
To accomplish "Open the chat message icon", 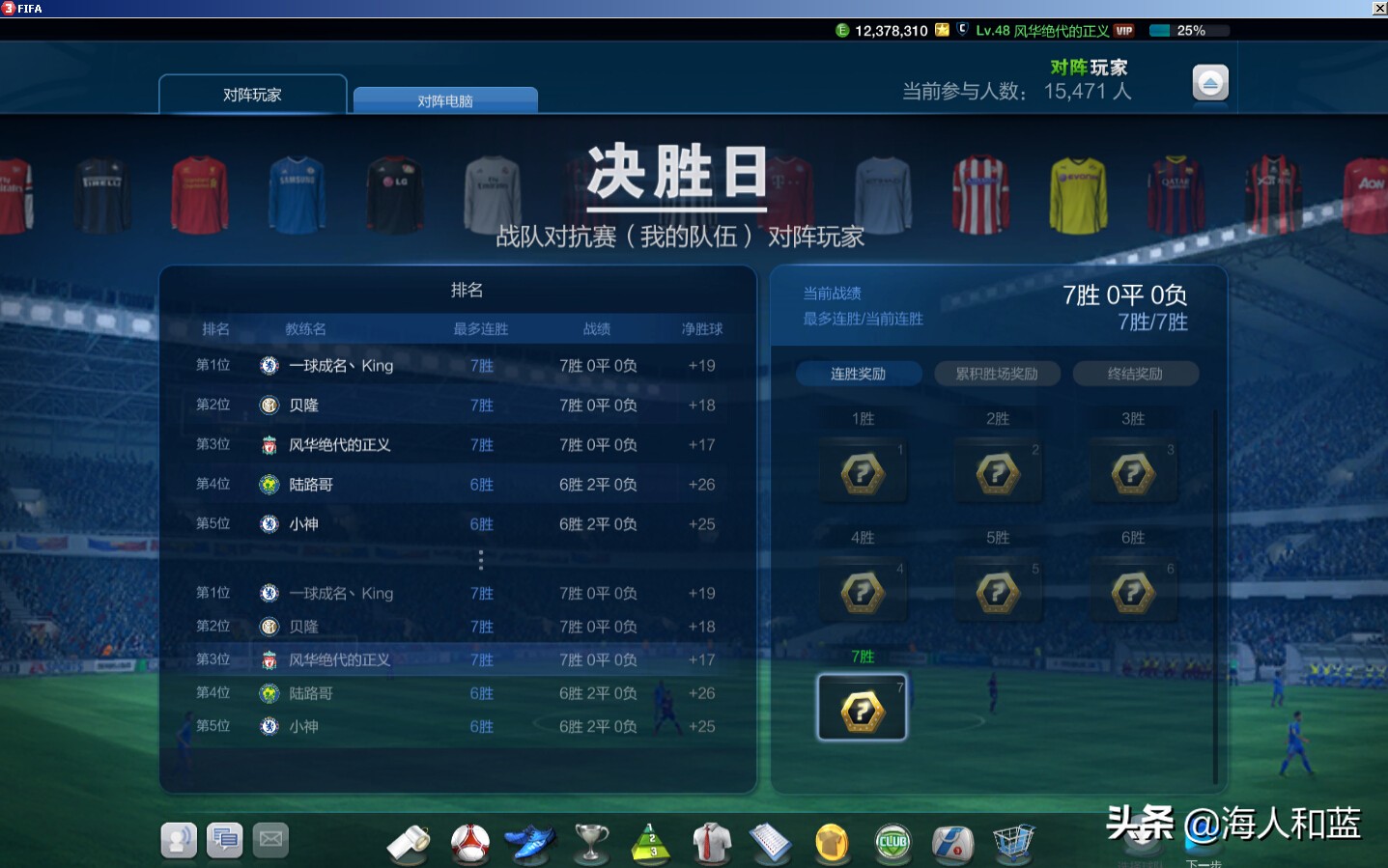I will coord(224,839).
